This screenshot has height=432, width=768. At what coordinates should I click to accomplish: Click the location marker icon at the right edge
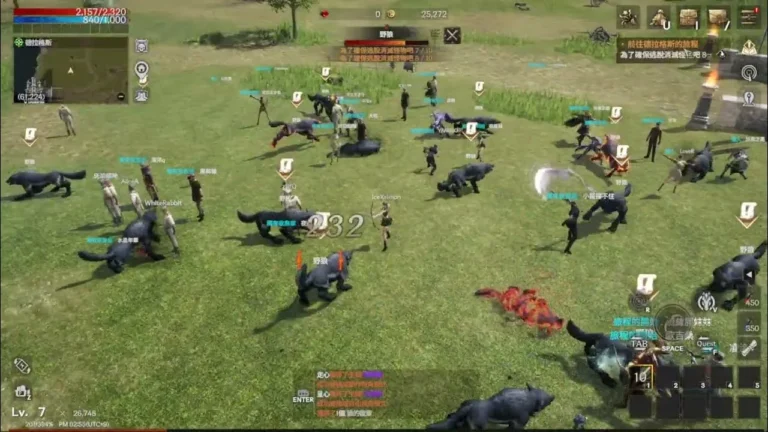[x=749, y=98]
